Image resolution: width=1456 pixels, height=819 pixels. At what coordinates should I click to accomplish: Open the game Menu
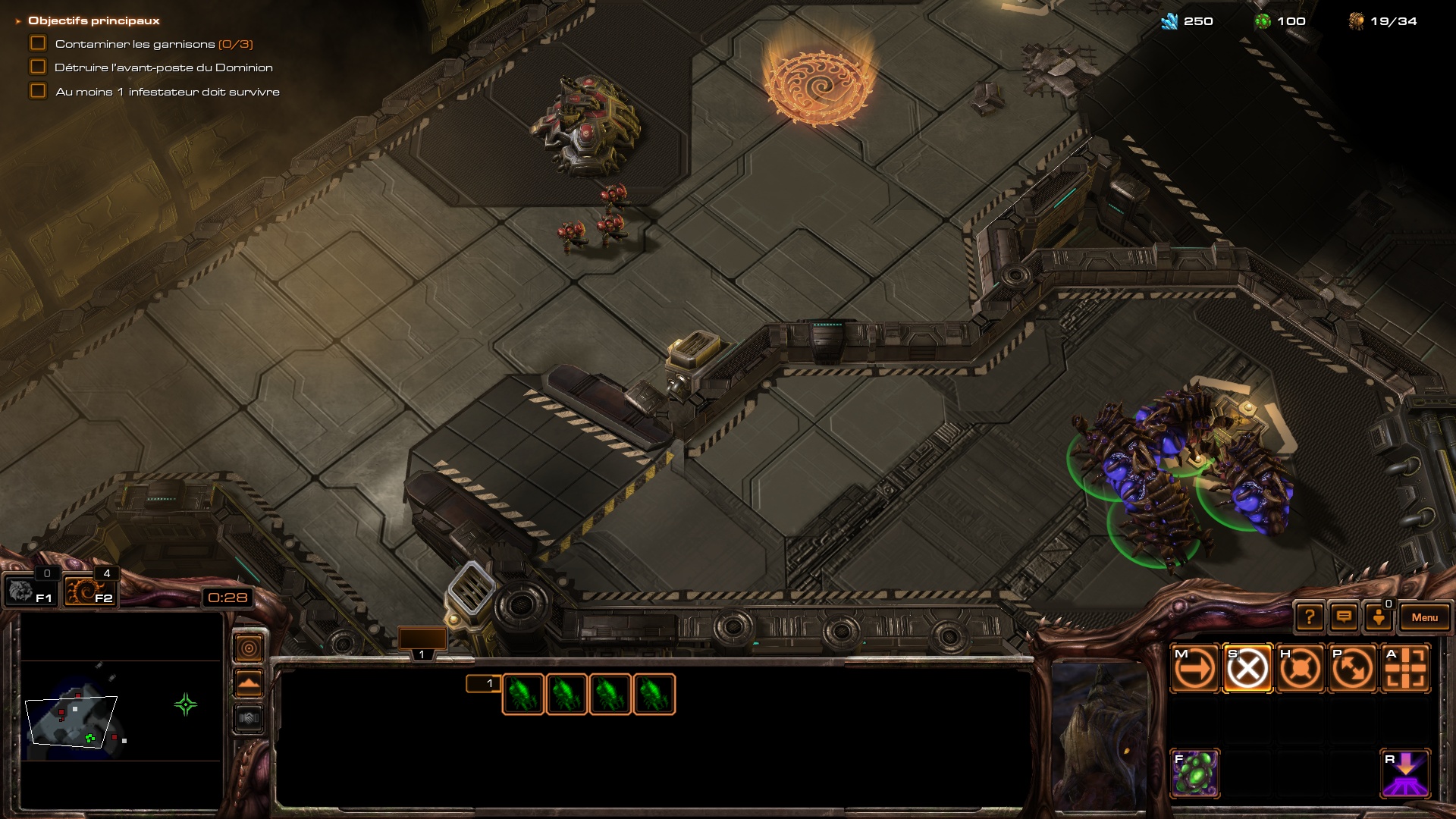[x=1424, y=617]
